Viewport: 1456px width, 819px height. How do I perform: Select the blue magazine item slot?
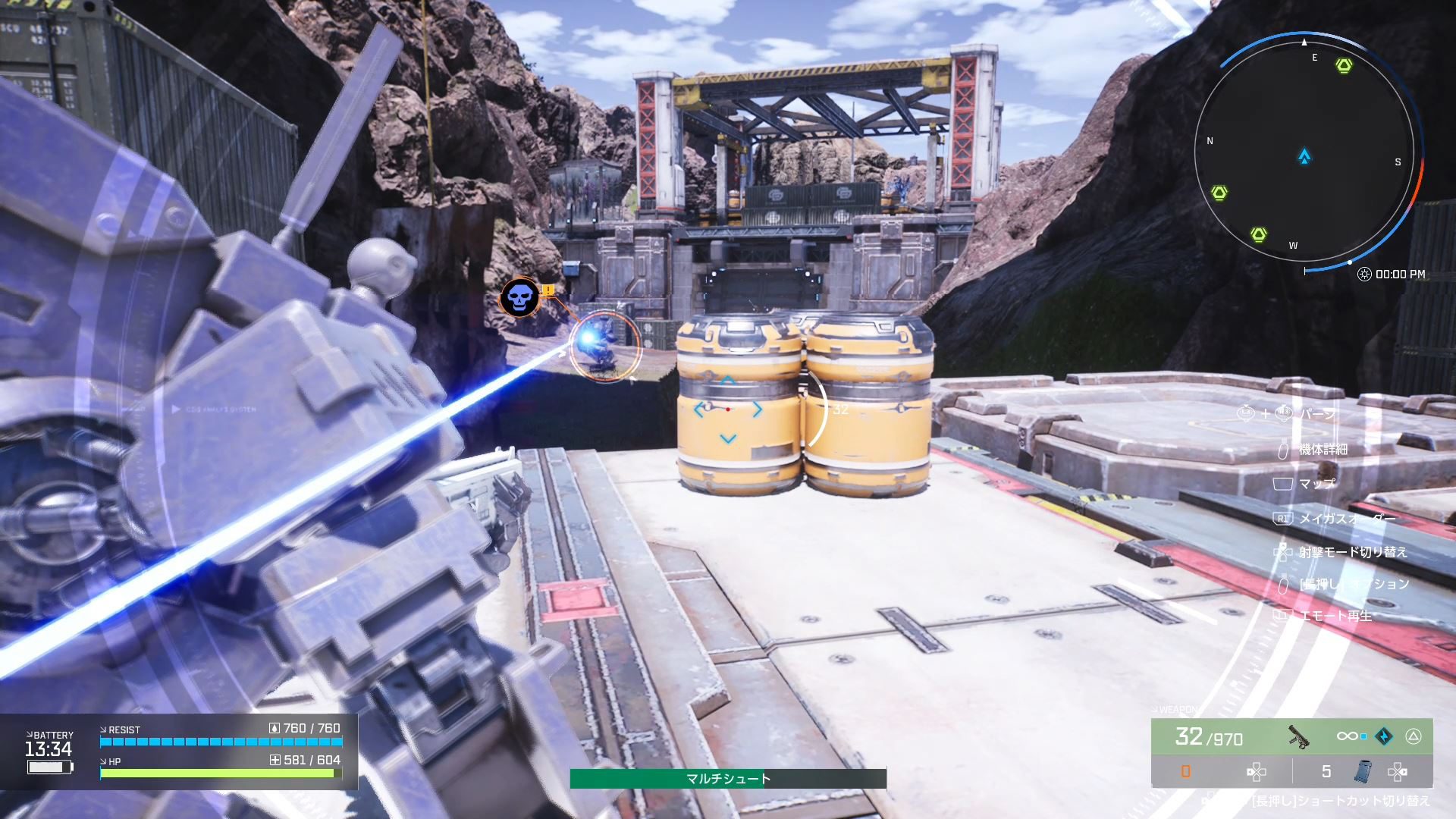click(x=1362, y=772)
